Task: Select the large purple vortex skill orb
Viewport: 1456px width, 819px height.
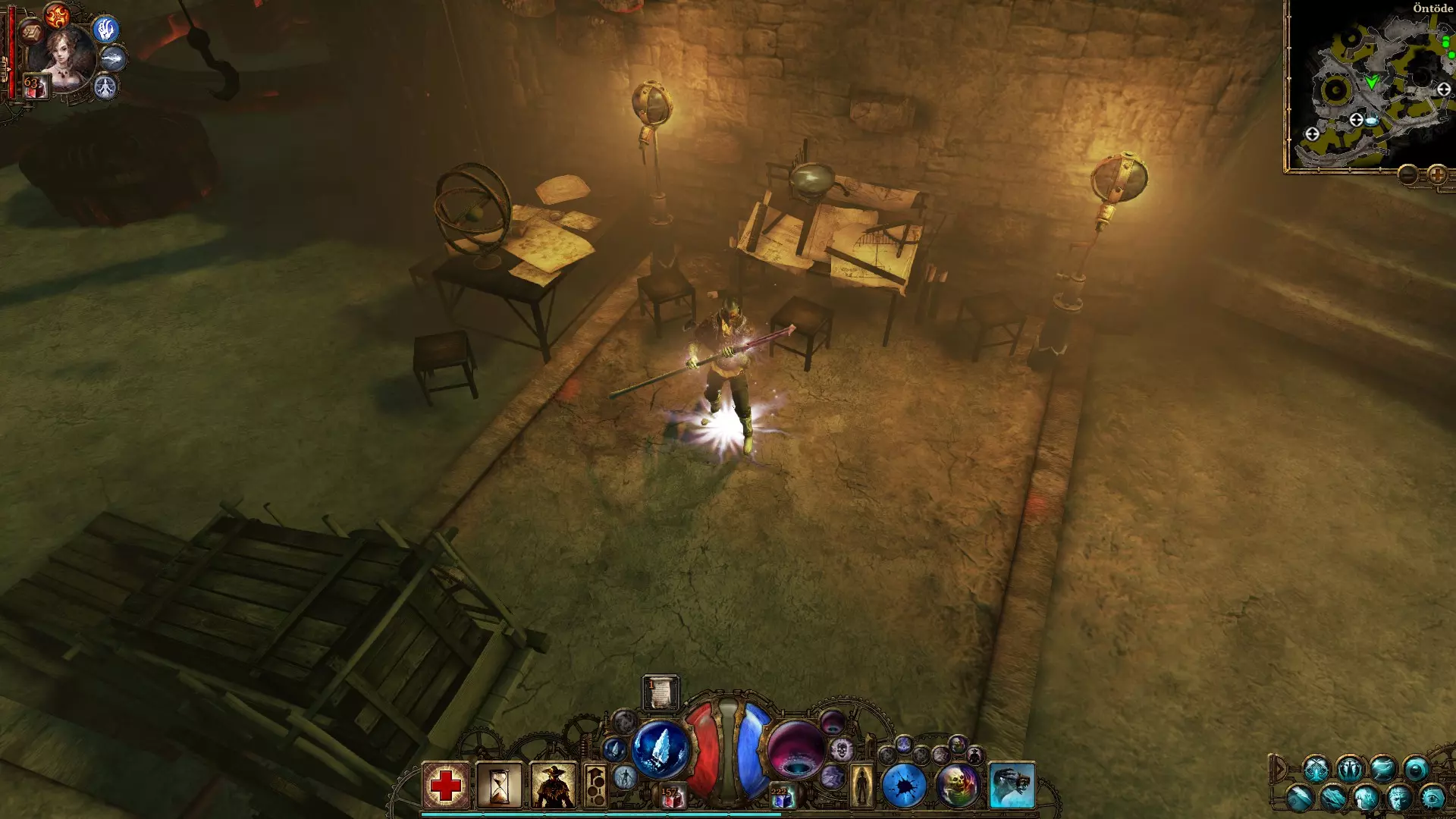Action: (795, 749)
